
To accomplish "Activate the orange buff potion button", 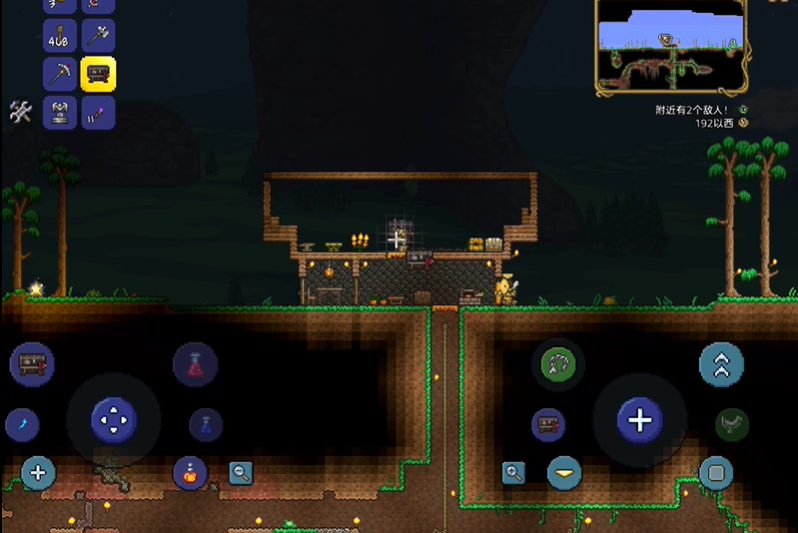I will pyautogui.click(x=189, y=472).
